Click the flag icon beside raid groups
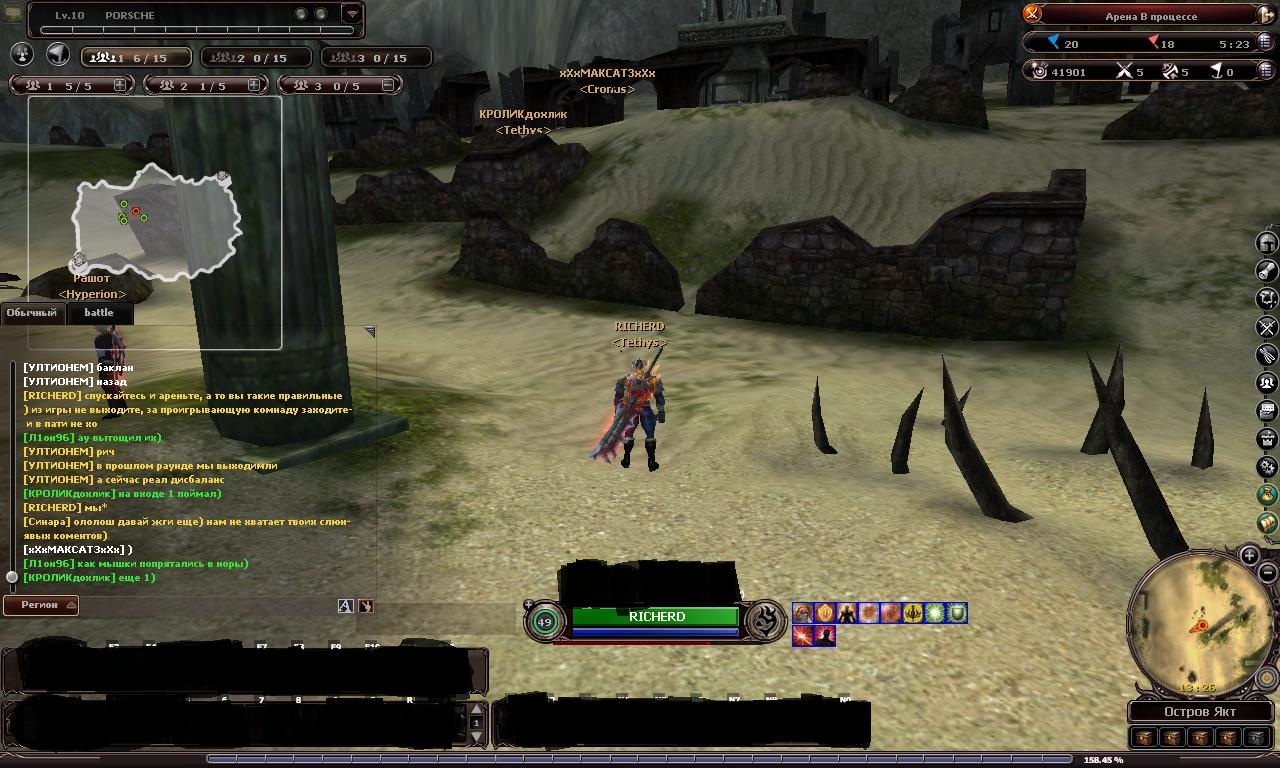Screen dimensions: 1280x768 pos(58,55)
